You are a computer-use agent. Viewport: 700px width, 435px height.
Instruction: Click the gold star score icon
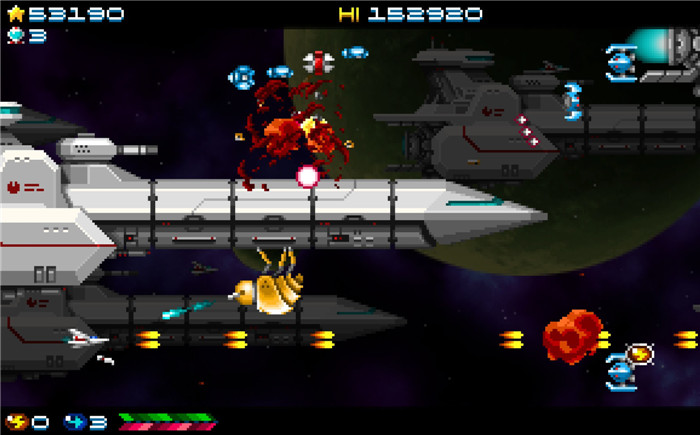[16, 14]
